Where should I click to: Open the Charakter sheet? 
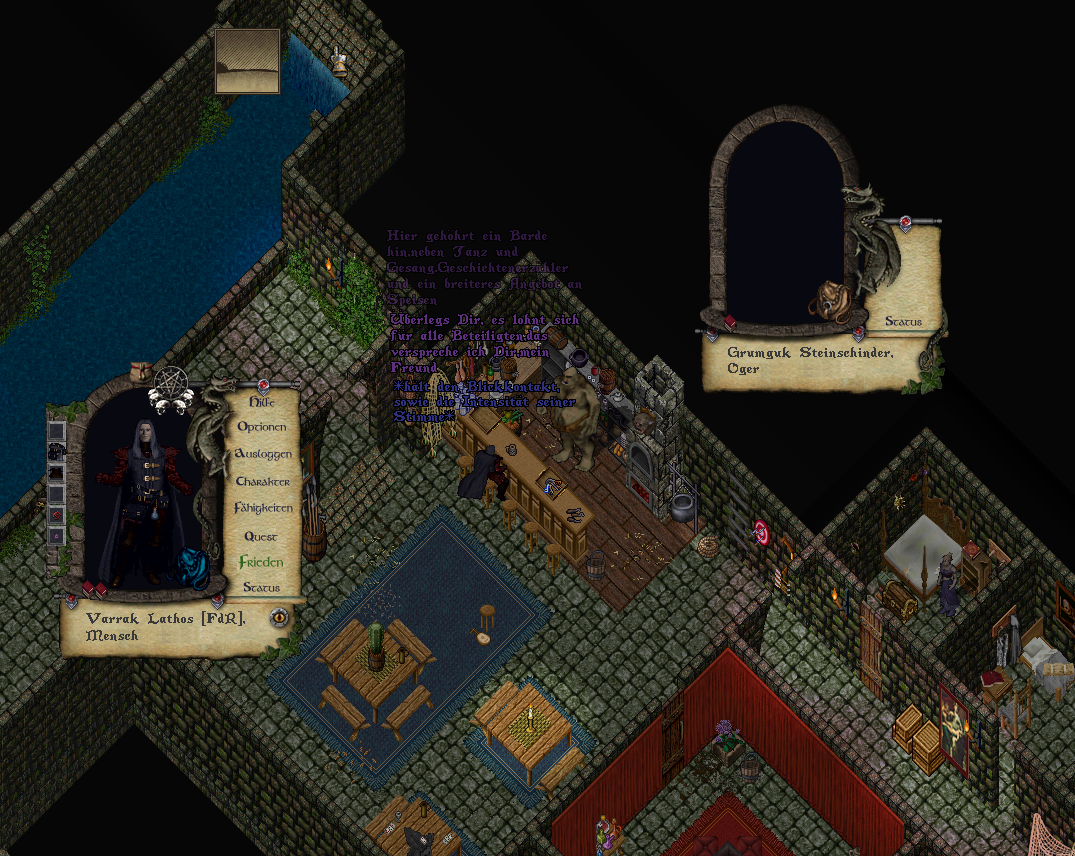(x=263, y=481)
